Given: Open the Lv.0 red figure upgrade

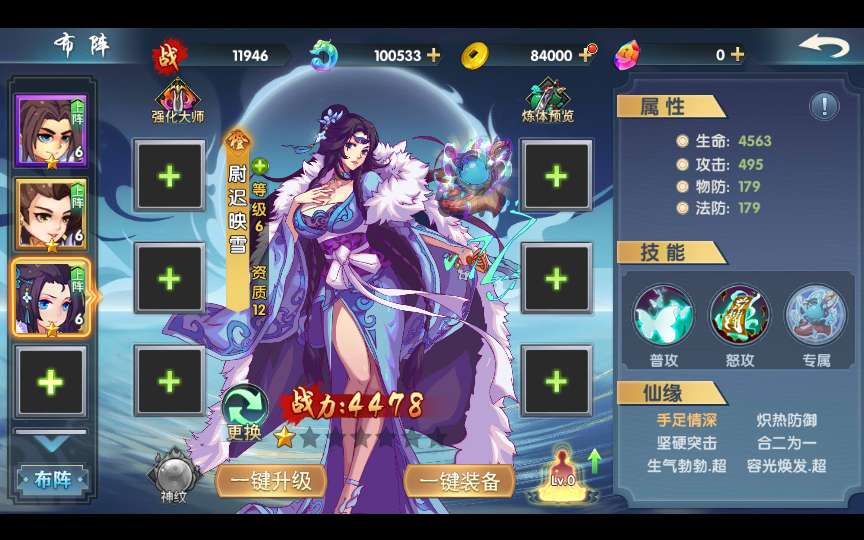Looking at the screenshot, I should coord(563,468).
